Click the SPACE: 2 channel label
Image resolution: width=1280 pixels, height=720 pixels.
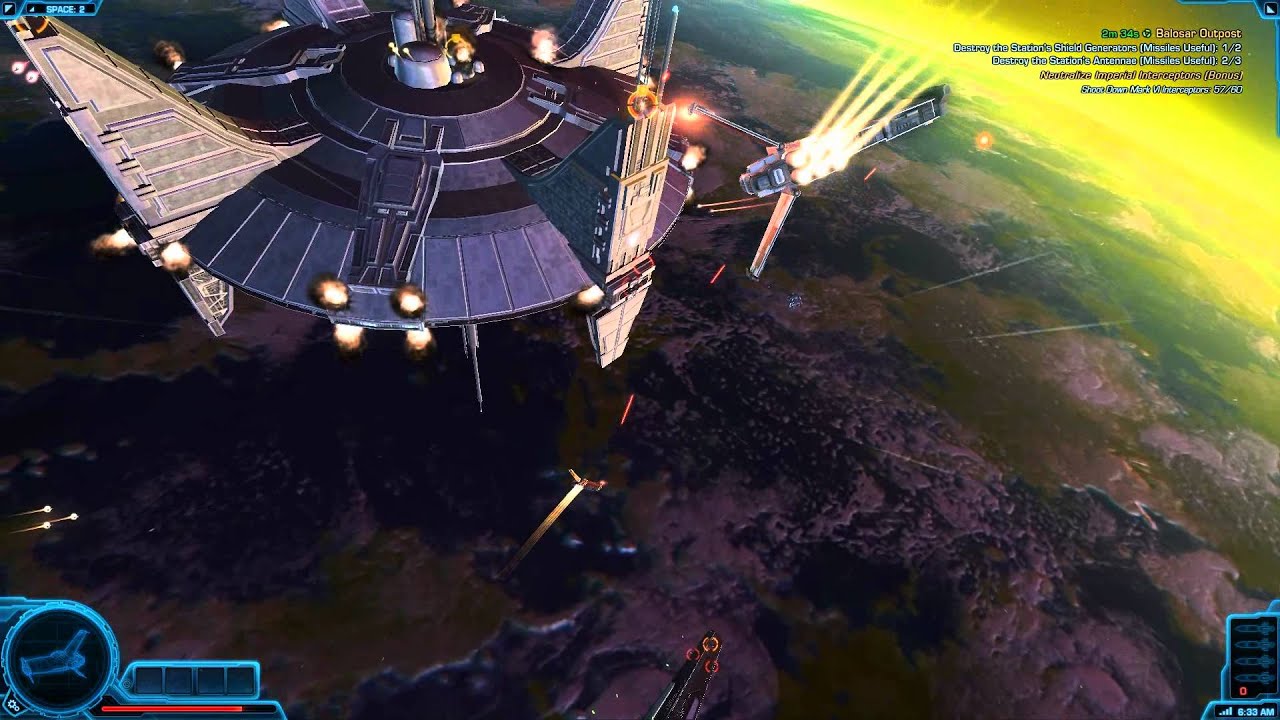point(63,9)
